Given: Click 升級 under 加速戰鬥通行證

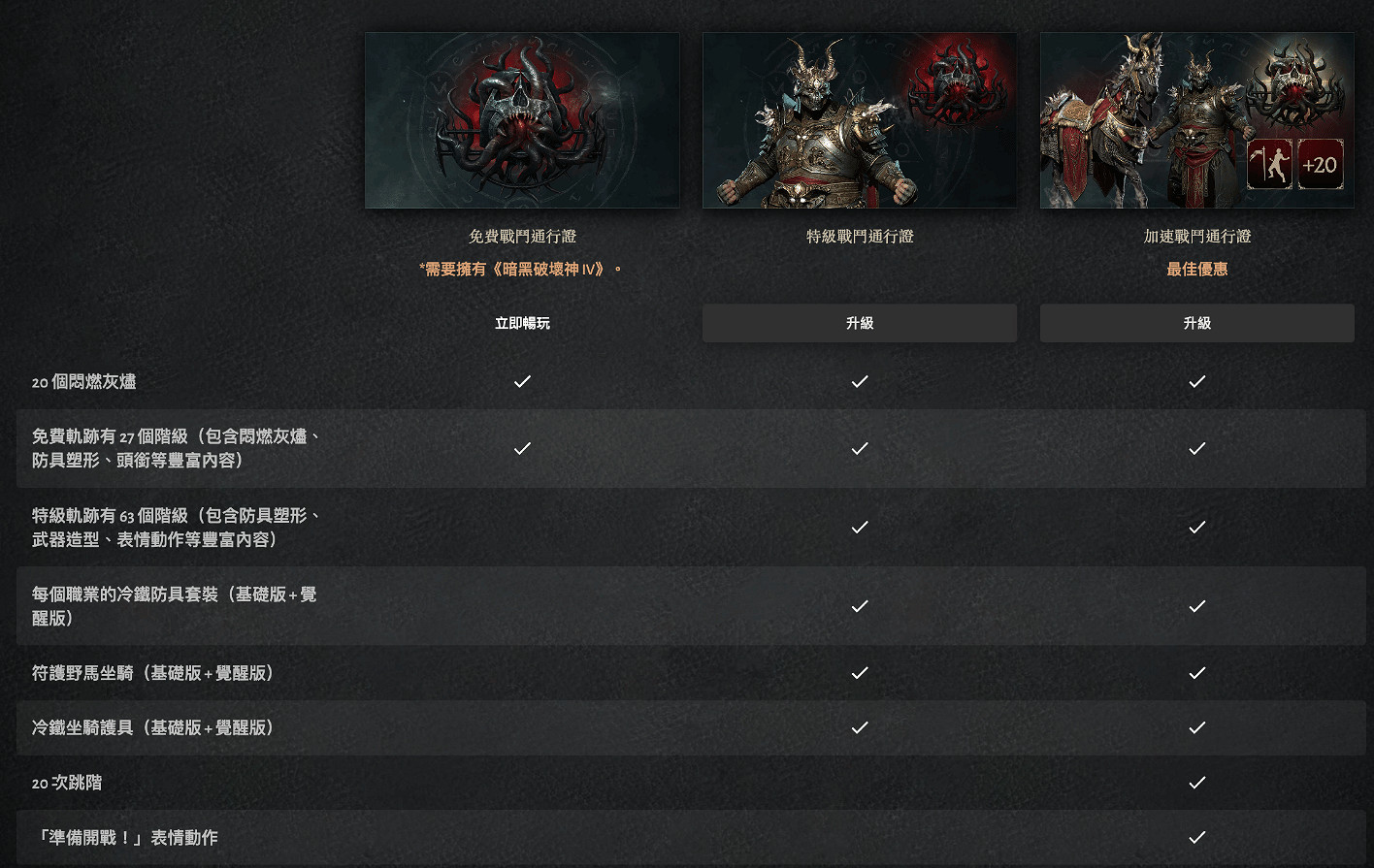Looking at the screenshot, I should click(1196, 322).
